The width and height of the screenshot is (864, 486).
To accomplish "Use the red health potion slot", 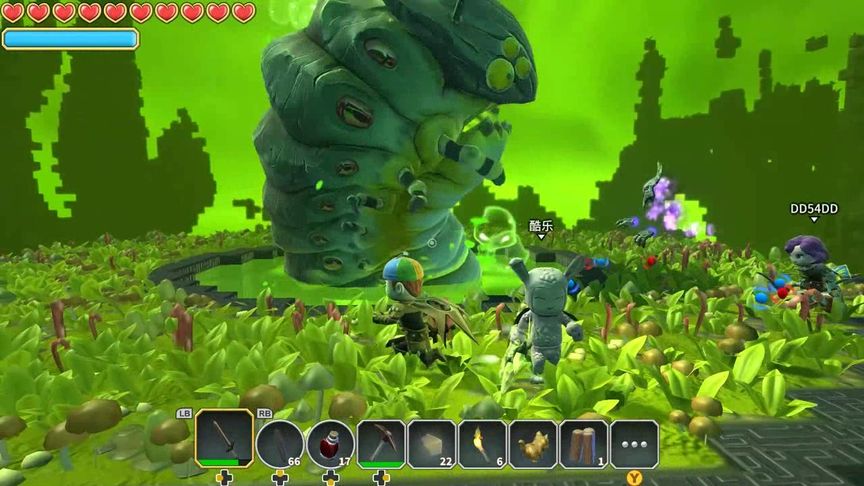I will tap(330, 443).
